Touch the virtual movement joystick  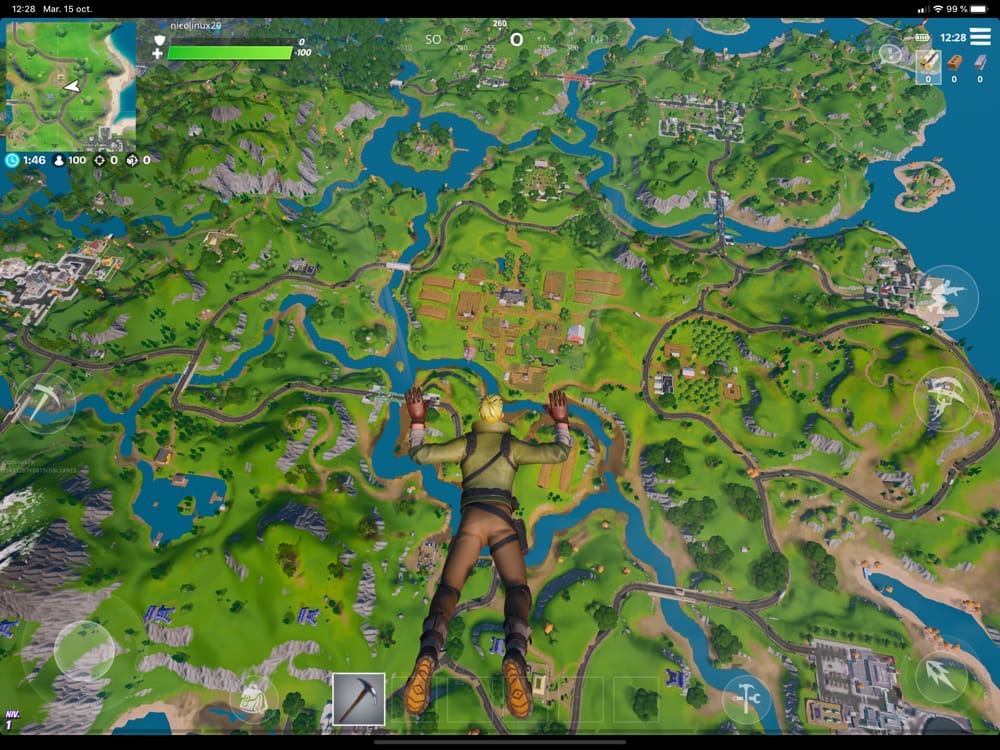point(84,651)
